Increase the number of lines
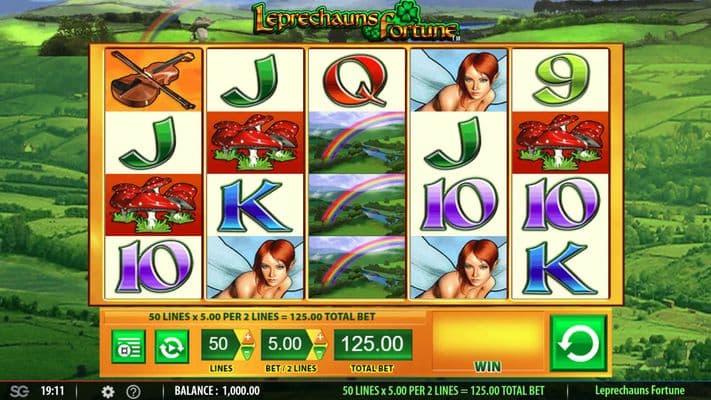 (246, 337)
